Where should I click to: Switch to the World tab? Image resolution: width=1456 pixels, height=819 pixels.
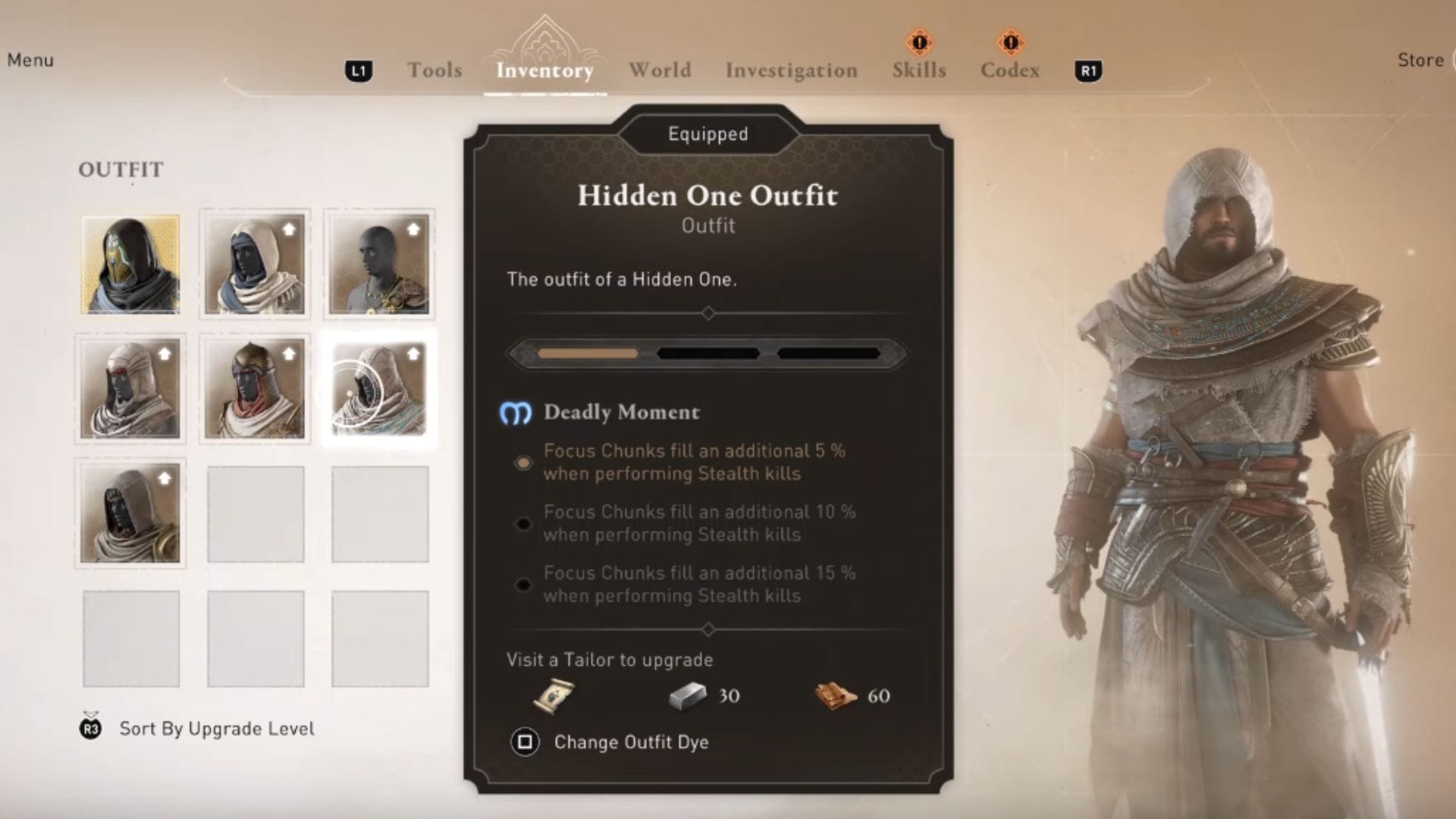point(658,71)
